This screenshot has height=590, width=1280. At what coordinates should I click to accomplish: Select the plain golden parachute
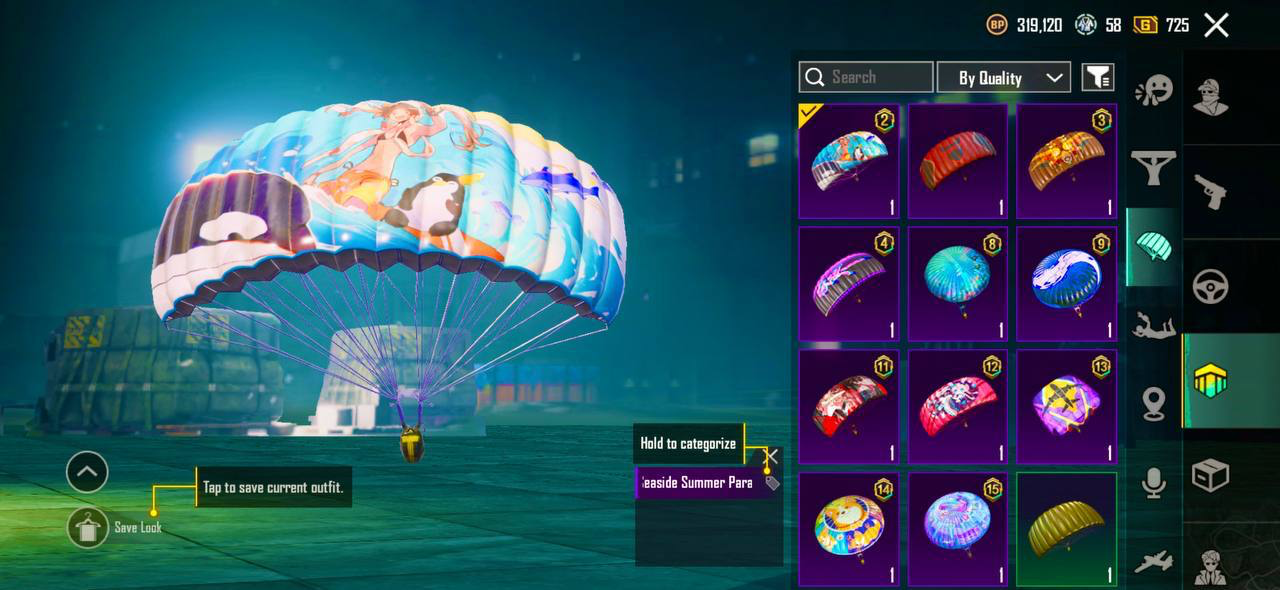[1067, 529]
